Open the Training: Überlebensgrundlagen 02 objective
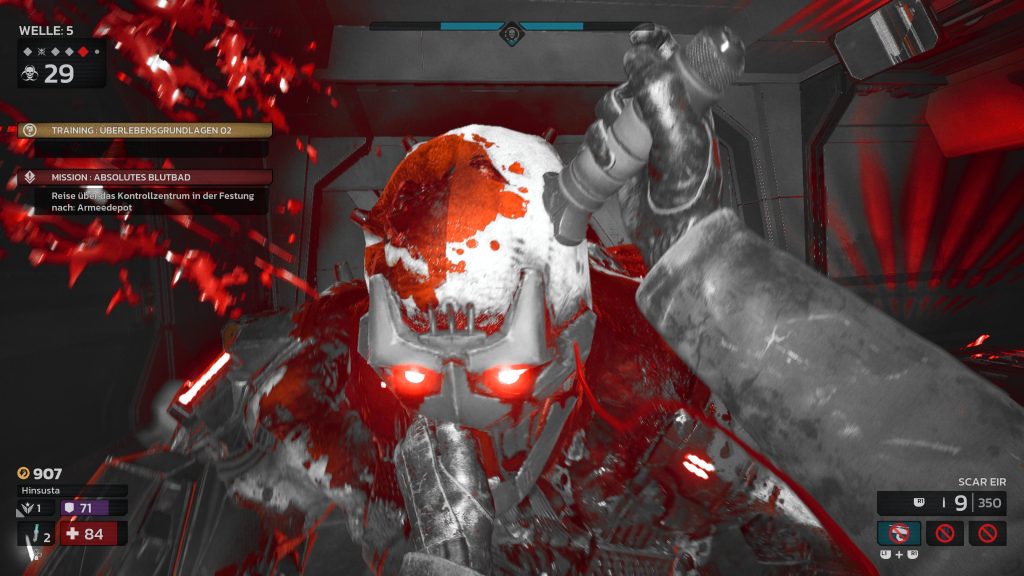Image resolution: width=1024 pixels, height=576 pixels. point(146,130)
